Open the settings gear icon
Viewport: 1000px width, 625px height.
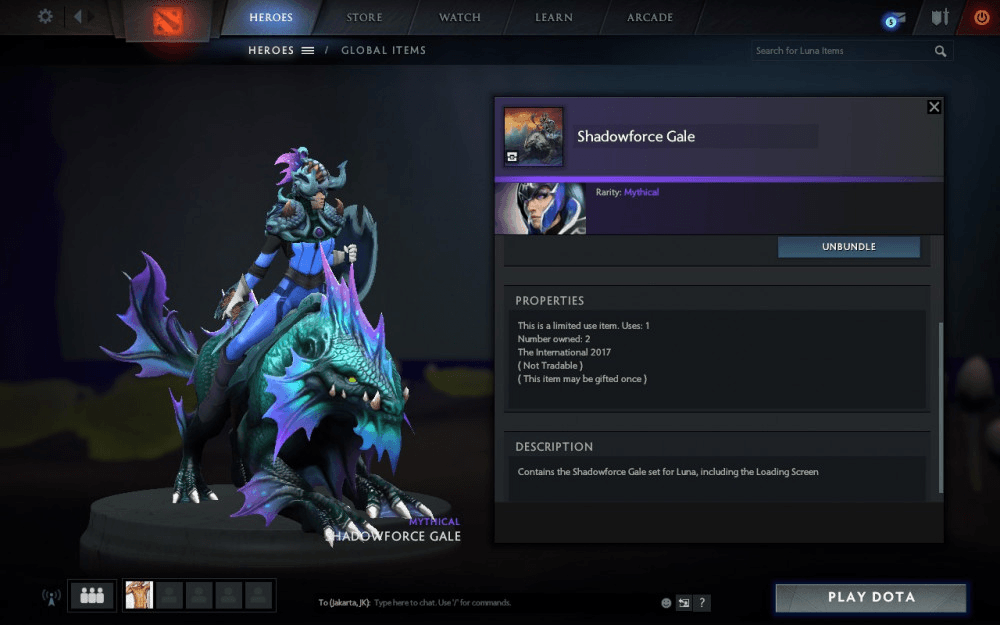[x=45, y=17]
